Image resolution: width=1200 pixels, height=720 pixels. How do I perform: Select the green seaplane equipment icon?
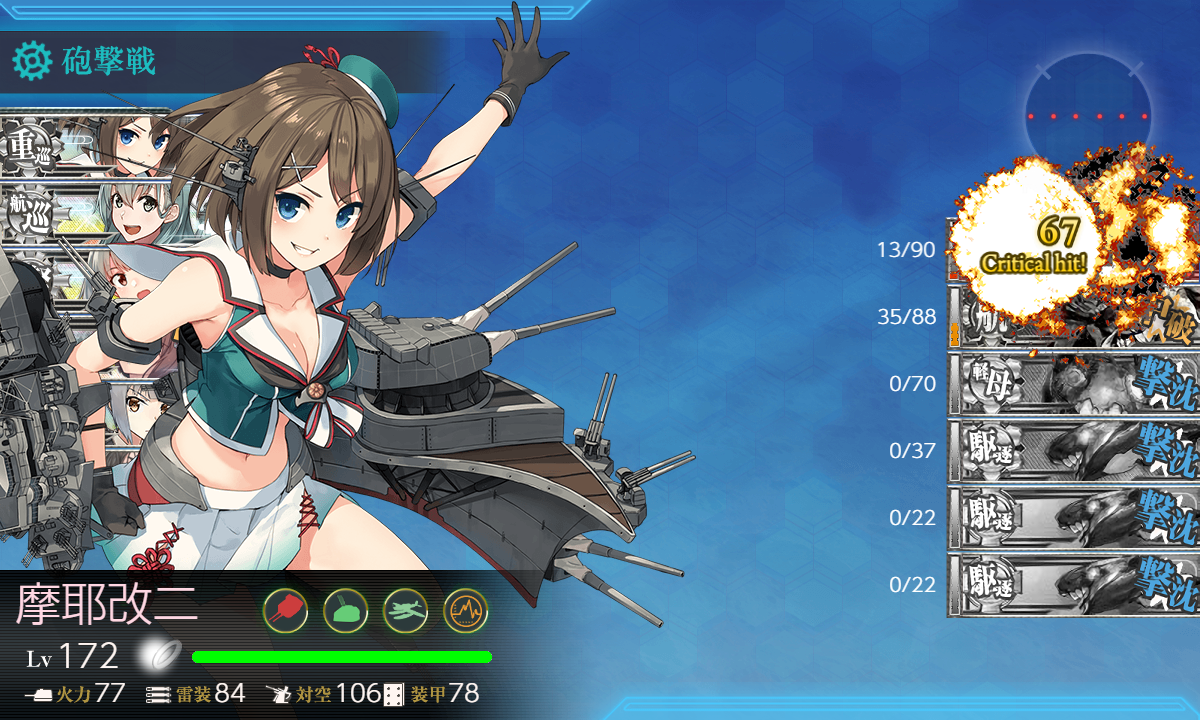(405, 609)
